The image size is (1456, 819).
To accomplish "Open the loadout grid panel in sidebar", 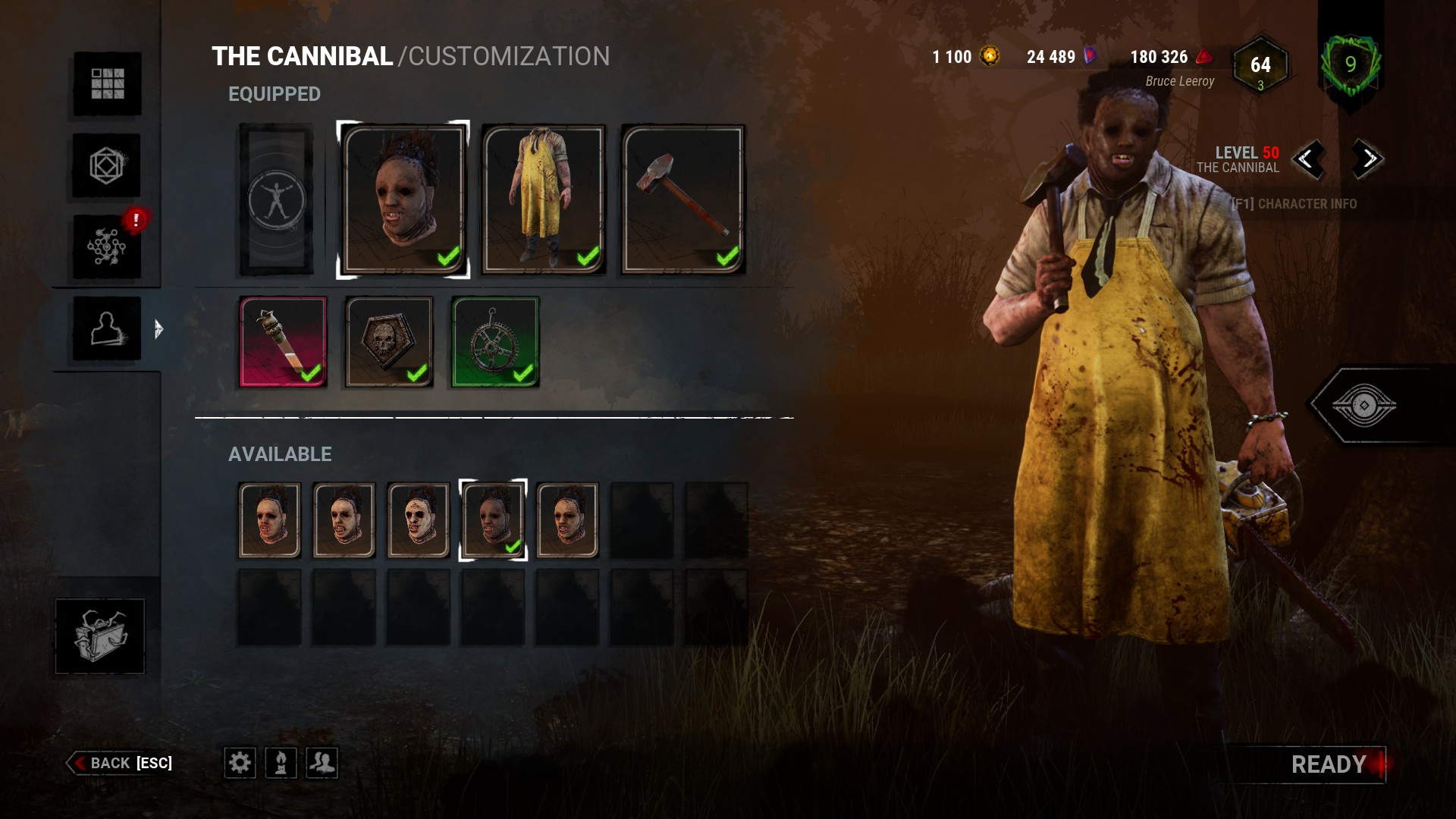I will tap(107, 86).
